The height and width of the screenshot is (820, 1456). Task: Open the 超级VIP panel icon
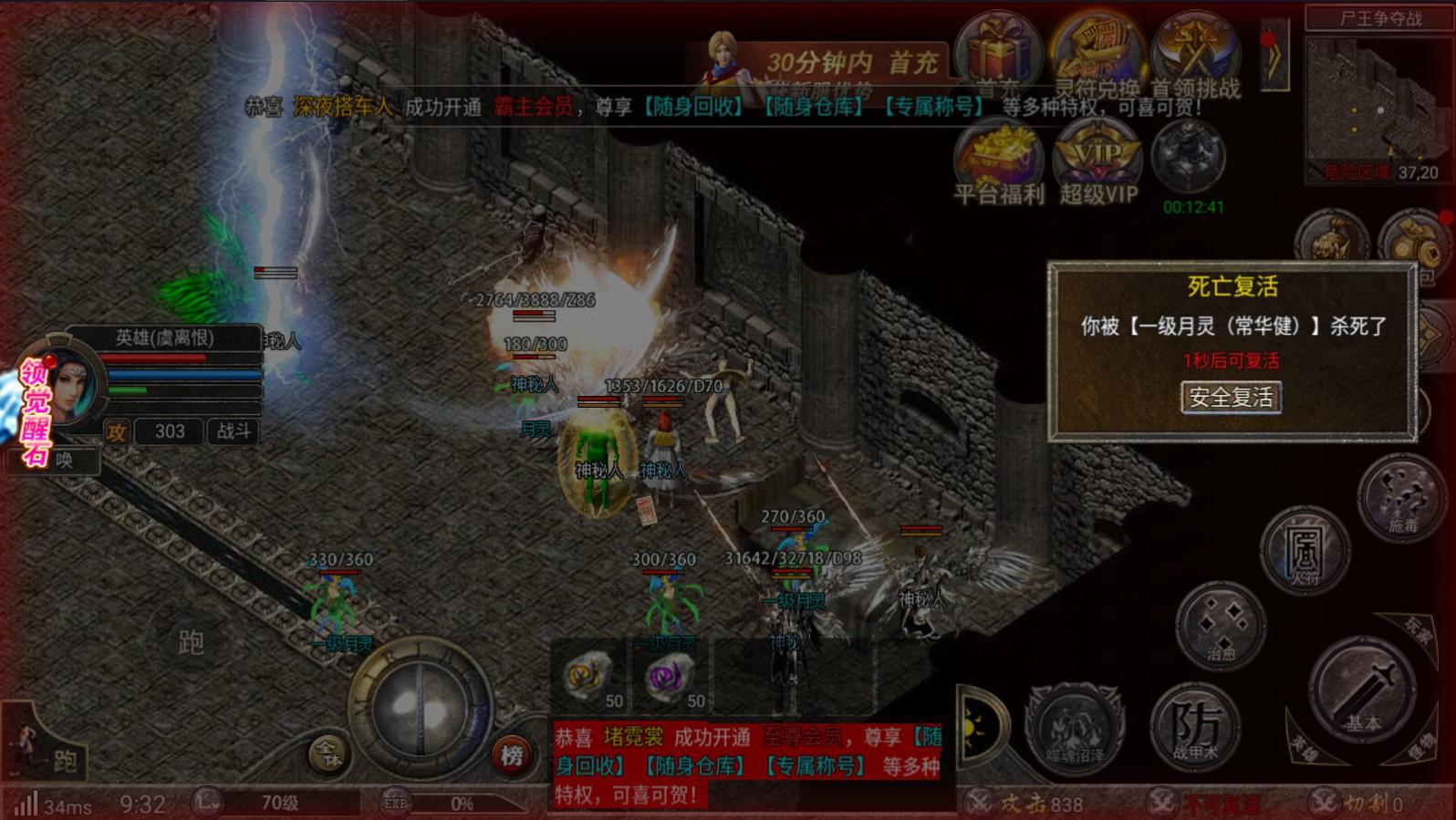tap(1099, 155)
